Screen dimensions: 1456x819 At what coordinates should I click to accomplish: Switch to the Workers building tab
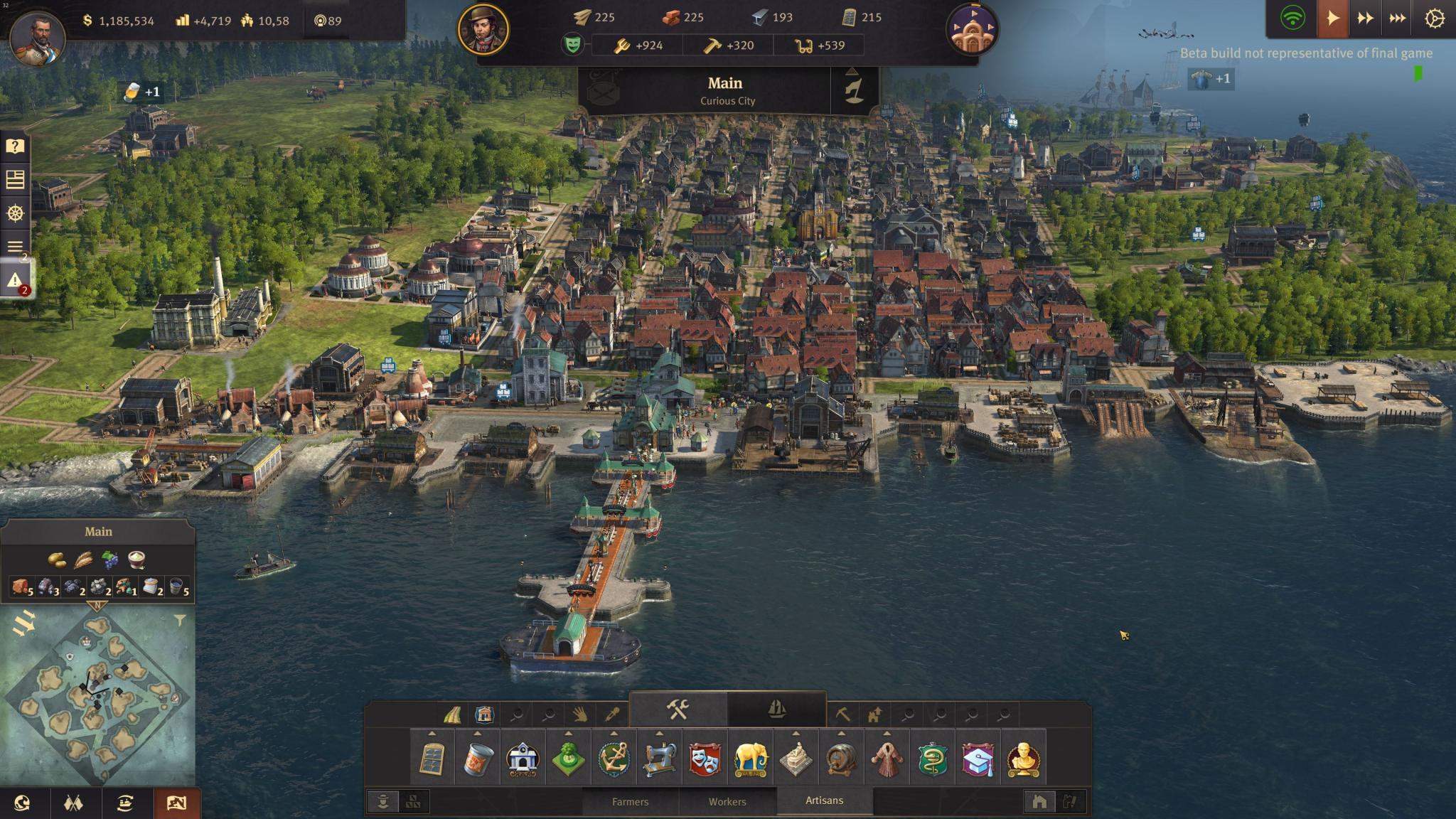(x=727, y=801)
